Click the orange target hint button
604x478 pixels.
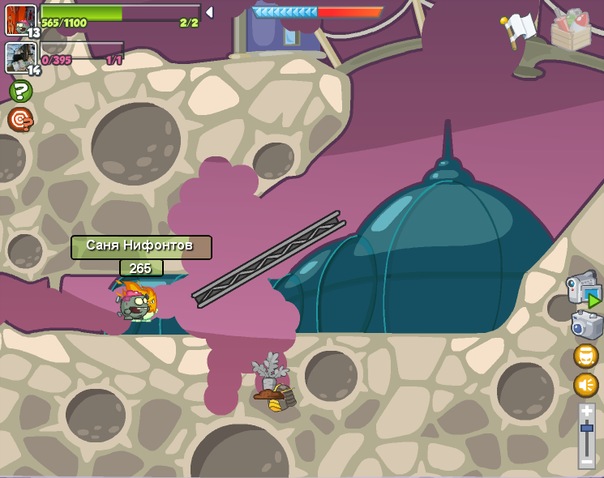(20, 120)
